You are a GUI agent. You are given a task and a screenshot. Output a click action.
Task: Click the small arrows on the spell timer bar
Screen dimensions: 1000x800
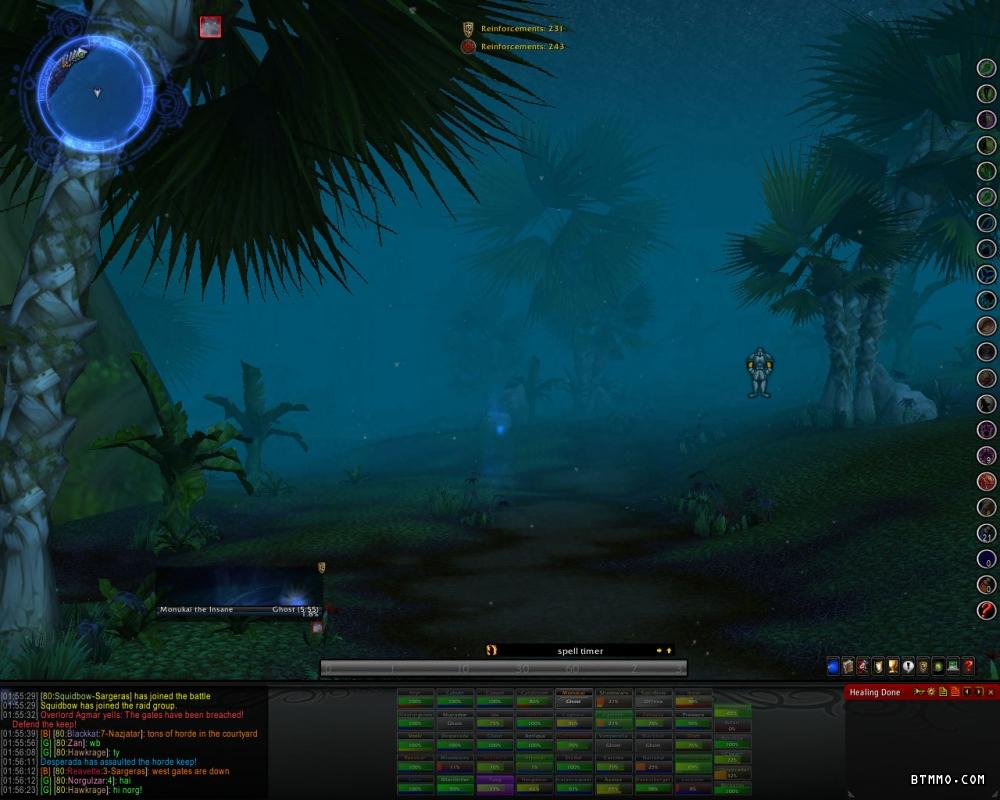(x=664, y=651)
